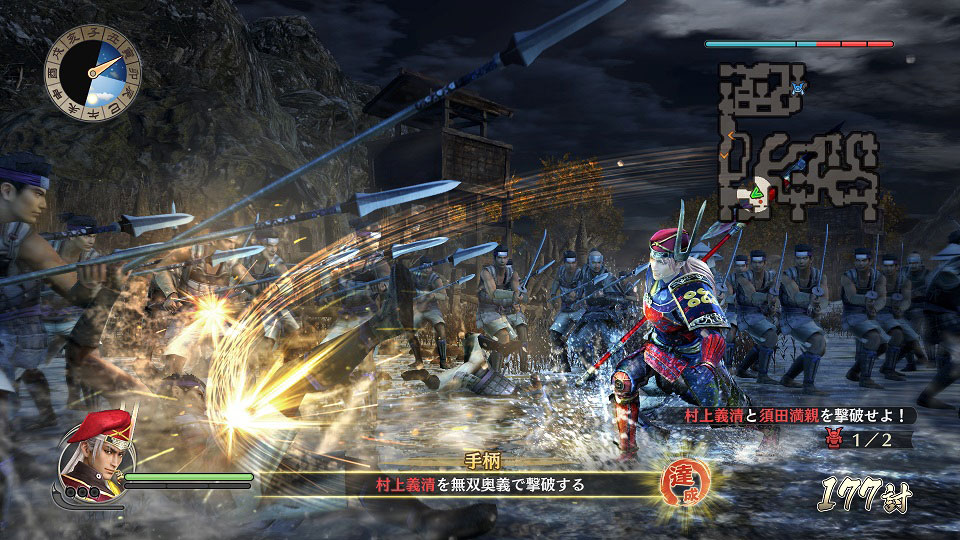
Task: Click the green player marker on the minimap
Action: pyautogui.click(x=757, y=190)
